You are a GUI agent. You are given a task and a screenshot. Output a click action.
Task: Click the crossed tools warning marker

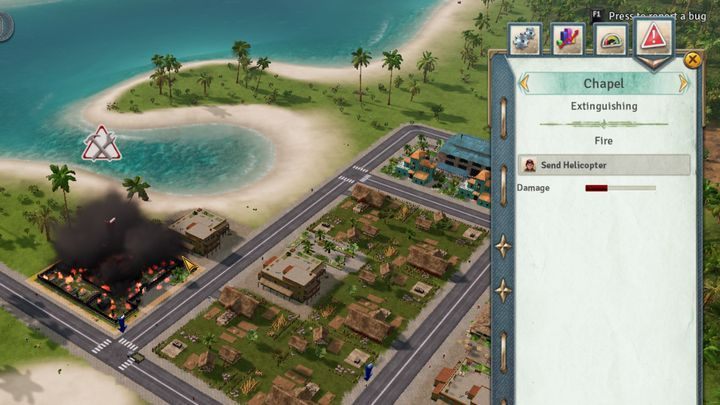click(x=100, y=144)
